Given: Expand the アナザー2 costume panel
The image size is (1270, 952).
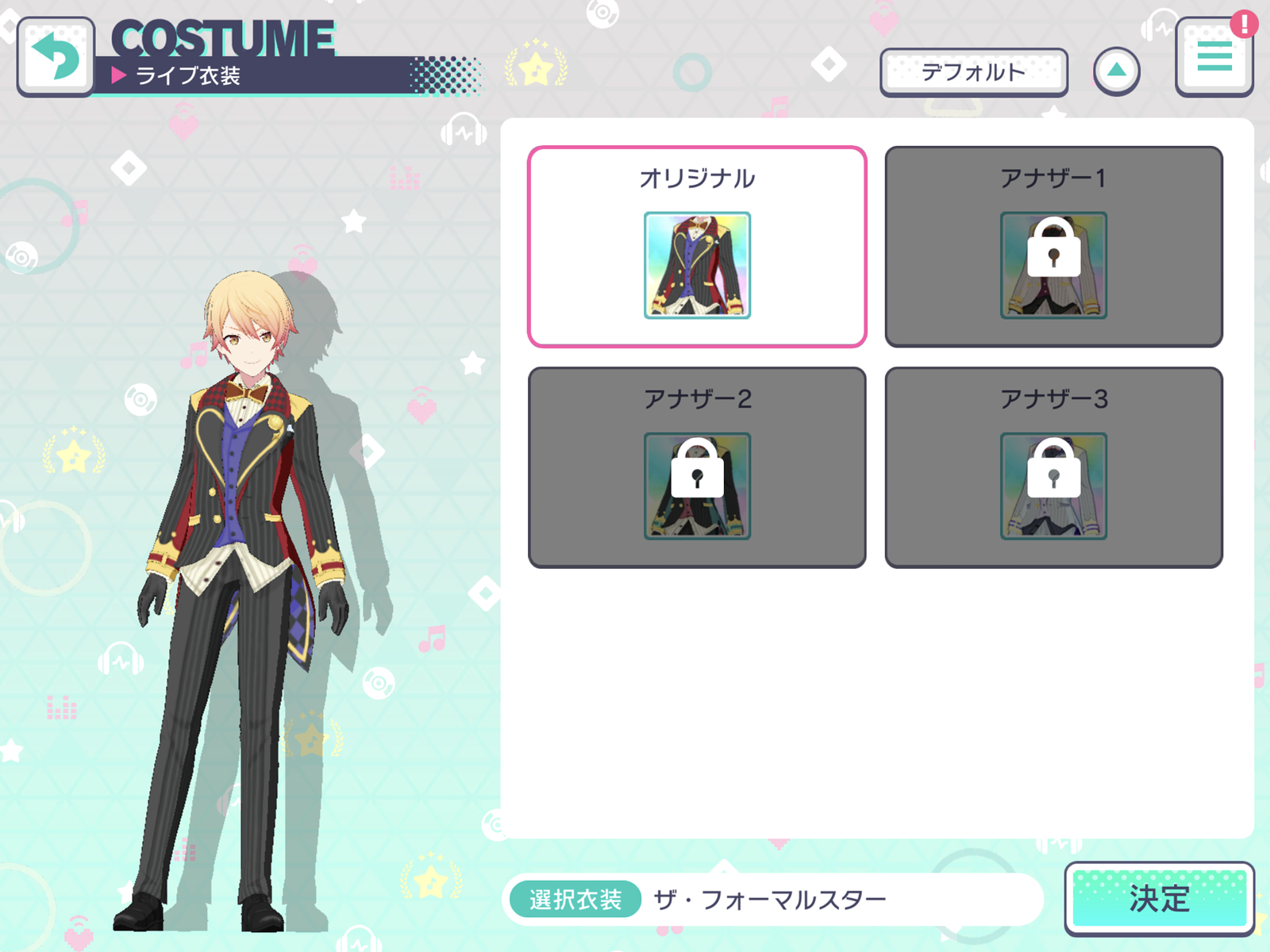Looking at the screenshot, I should click(x=696, y=466).
